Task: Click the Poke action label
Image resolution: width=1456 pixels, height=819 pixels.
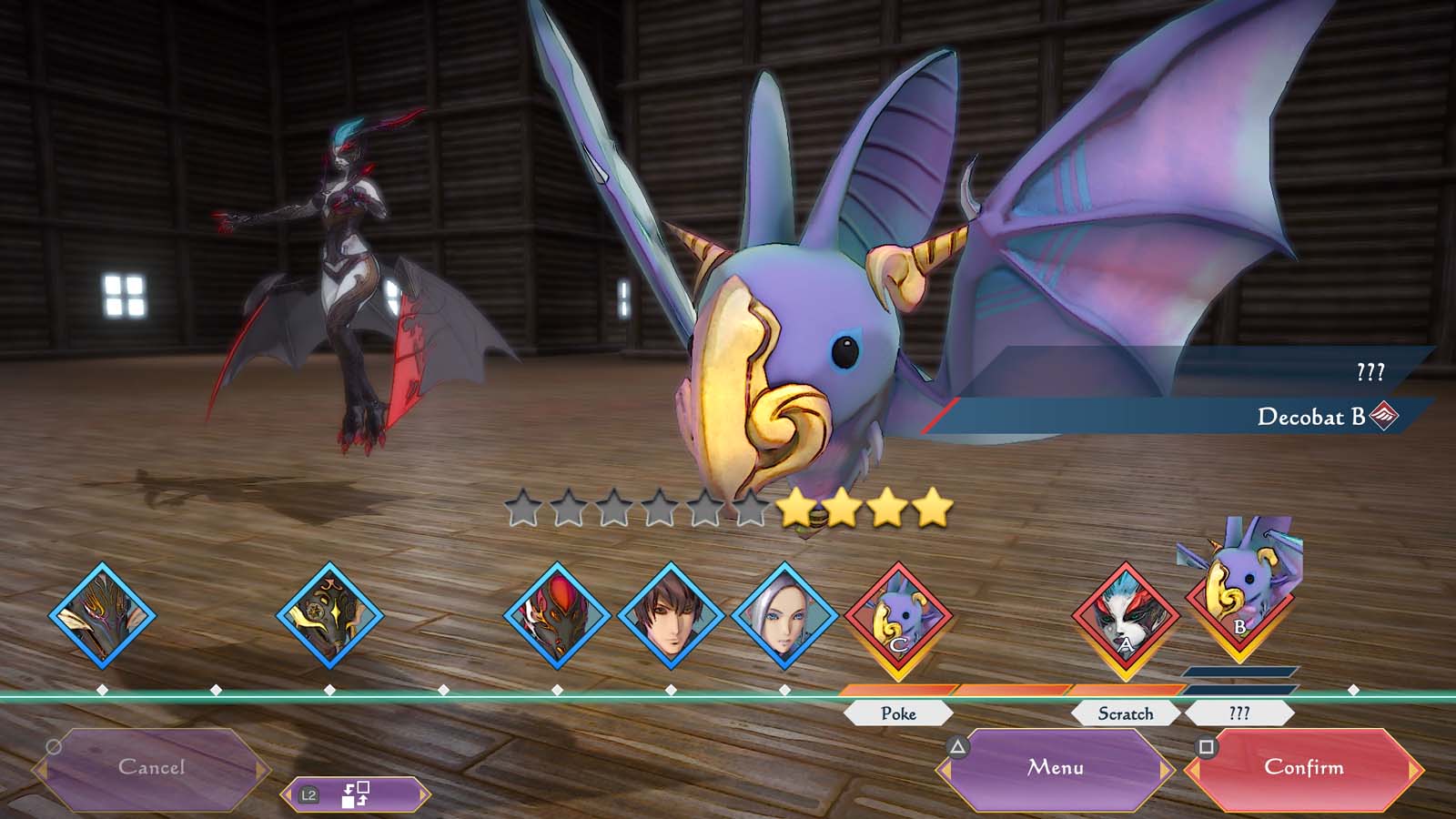Action: point(898,713)
